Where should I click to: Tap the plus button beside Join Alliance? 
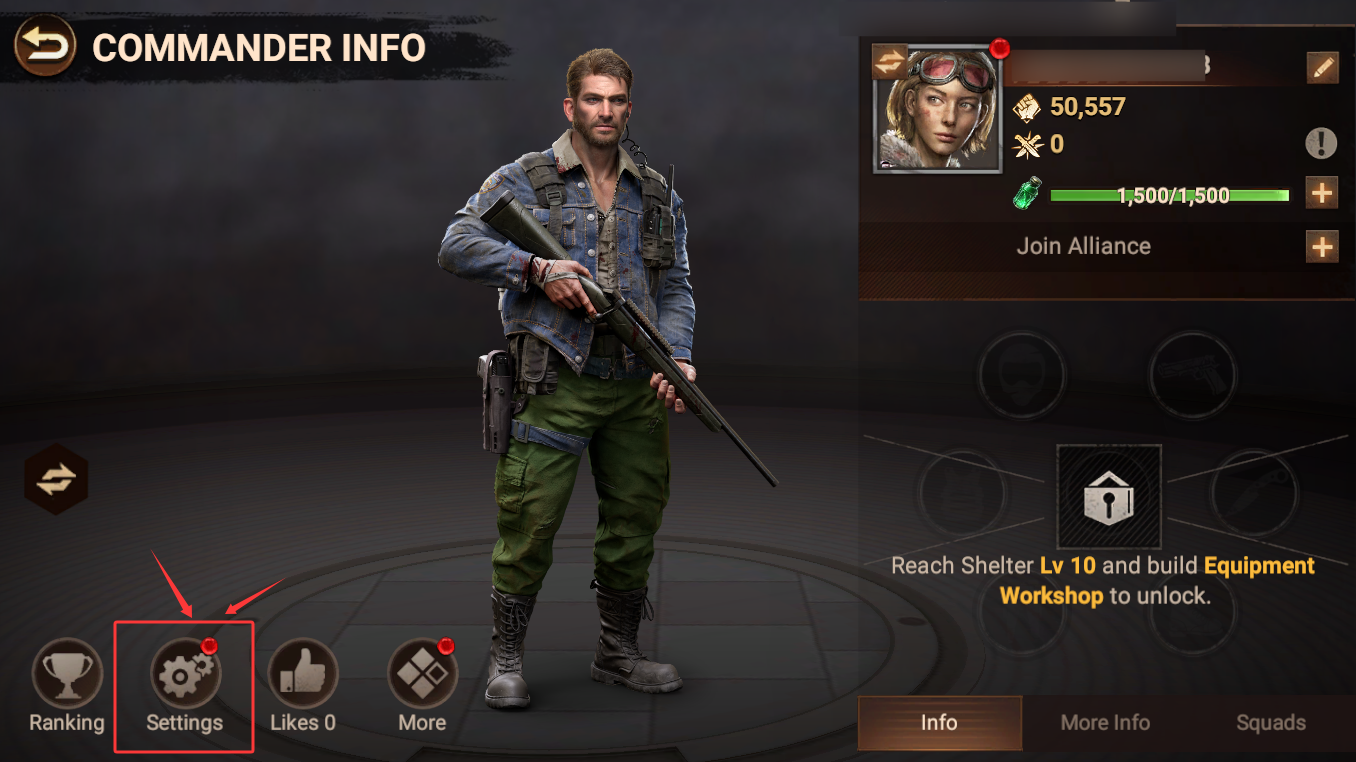(1322, 246)
